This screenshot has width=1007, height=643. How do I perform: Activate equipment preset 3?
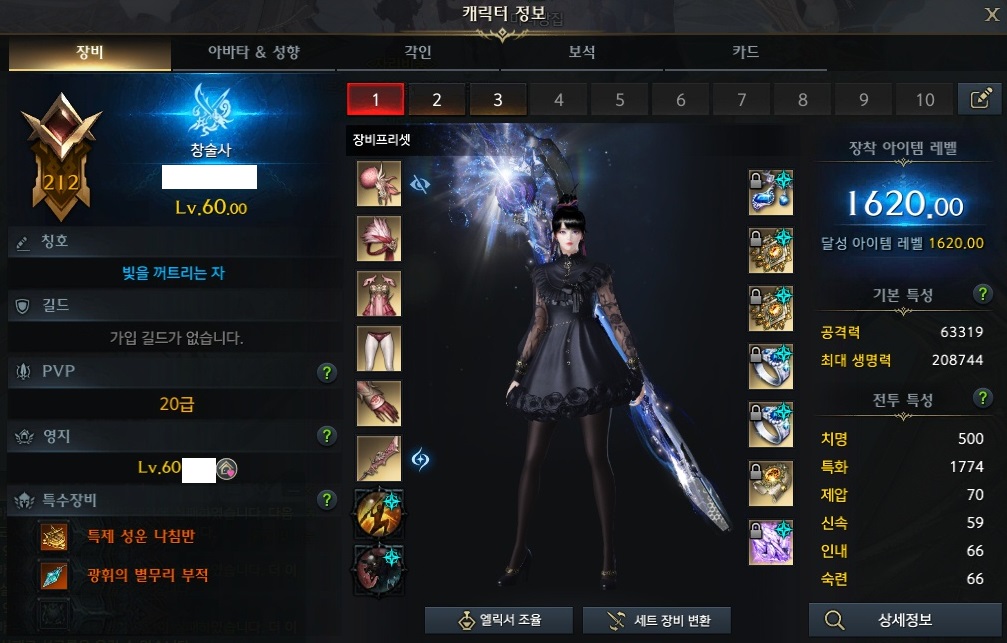point(497,99)
